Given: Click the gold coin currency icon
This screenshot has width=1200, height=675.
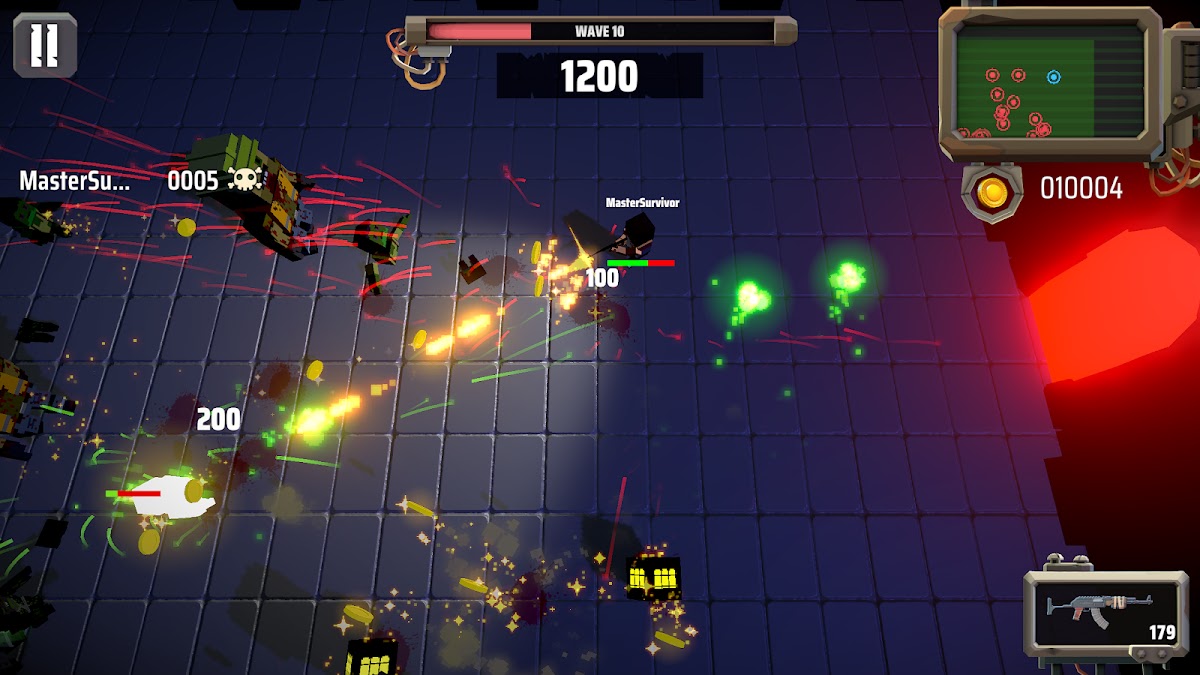Looking at the screenshot, I should [993, 190].
